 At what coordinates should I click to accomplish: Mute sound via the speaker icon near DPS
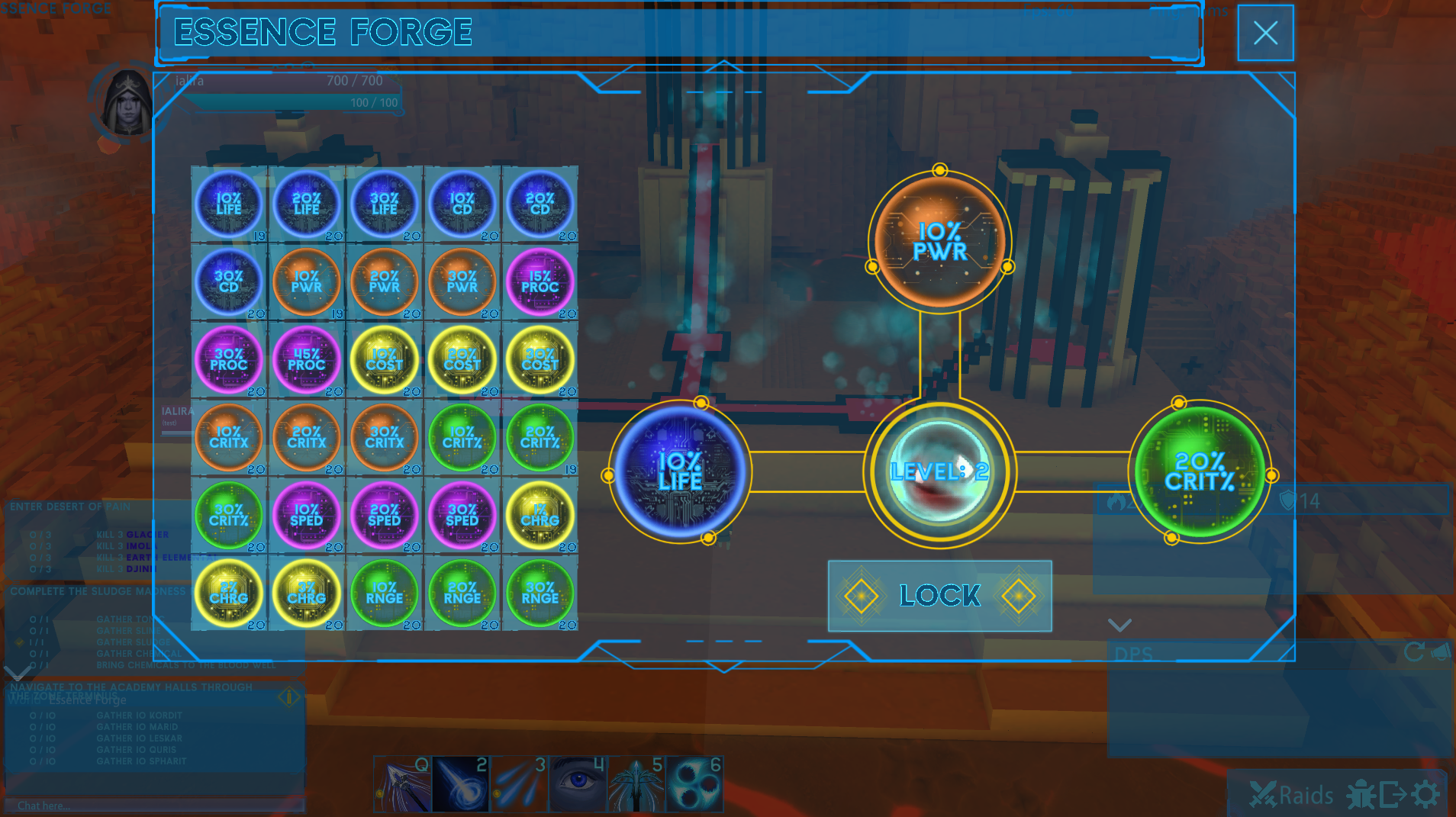1441,653
